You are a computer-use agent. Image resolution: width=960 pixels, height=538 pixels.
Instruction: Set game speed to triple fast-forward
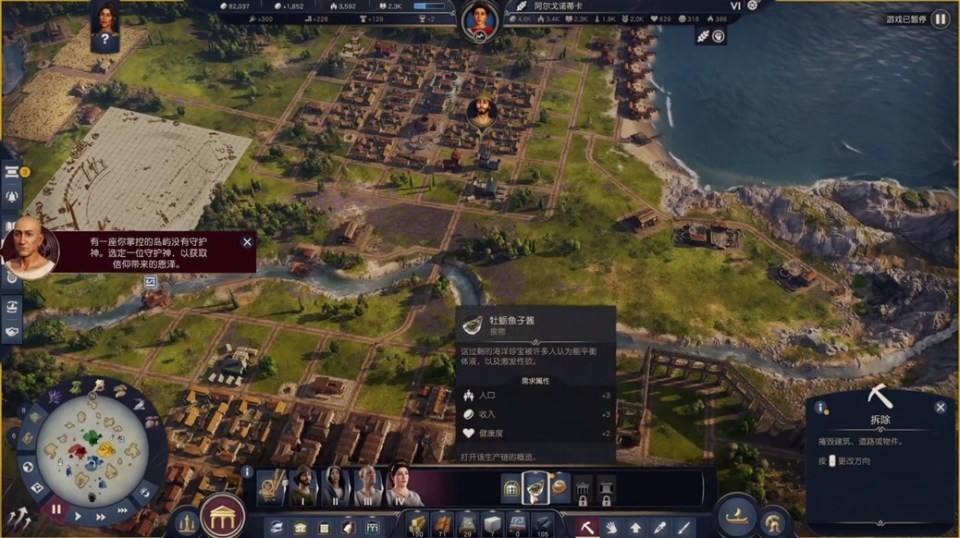coord(122,510)
